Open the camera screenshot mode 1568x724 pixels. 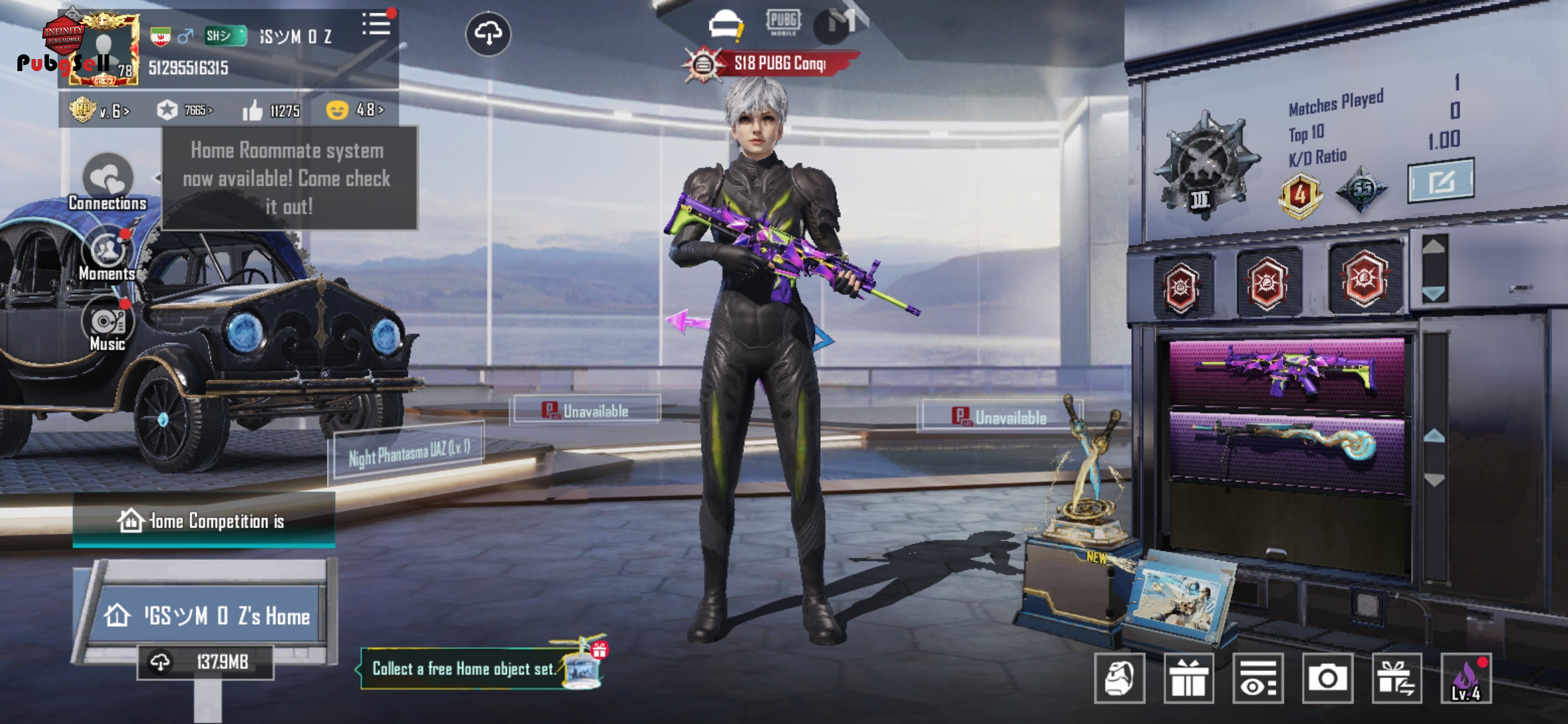tap(1327, 678)
